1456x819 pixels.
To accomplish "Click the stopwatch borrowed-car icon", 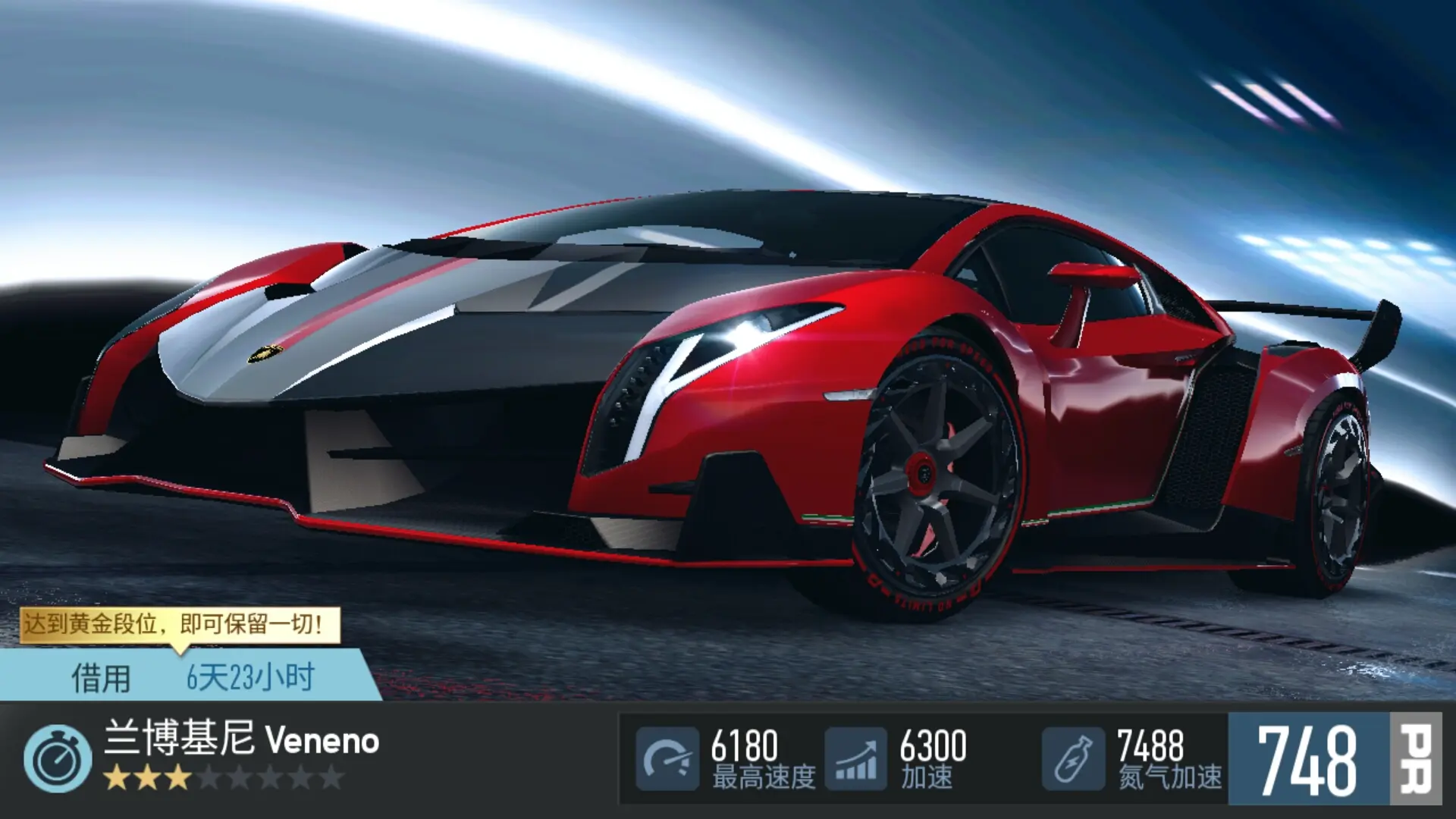I will click(58, 759).
